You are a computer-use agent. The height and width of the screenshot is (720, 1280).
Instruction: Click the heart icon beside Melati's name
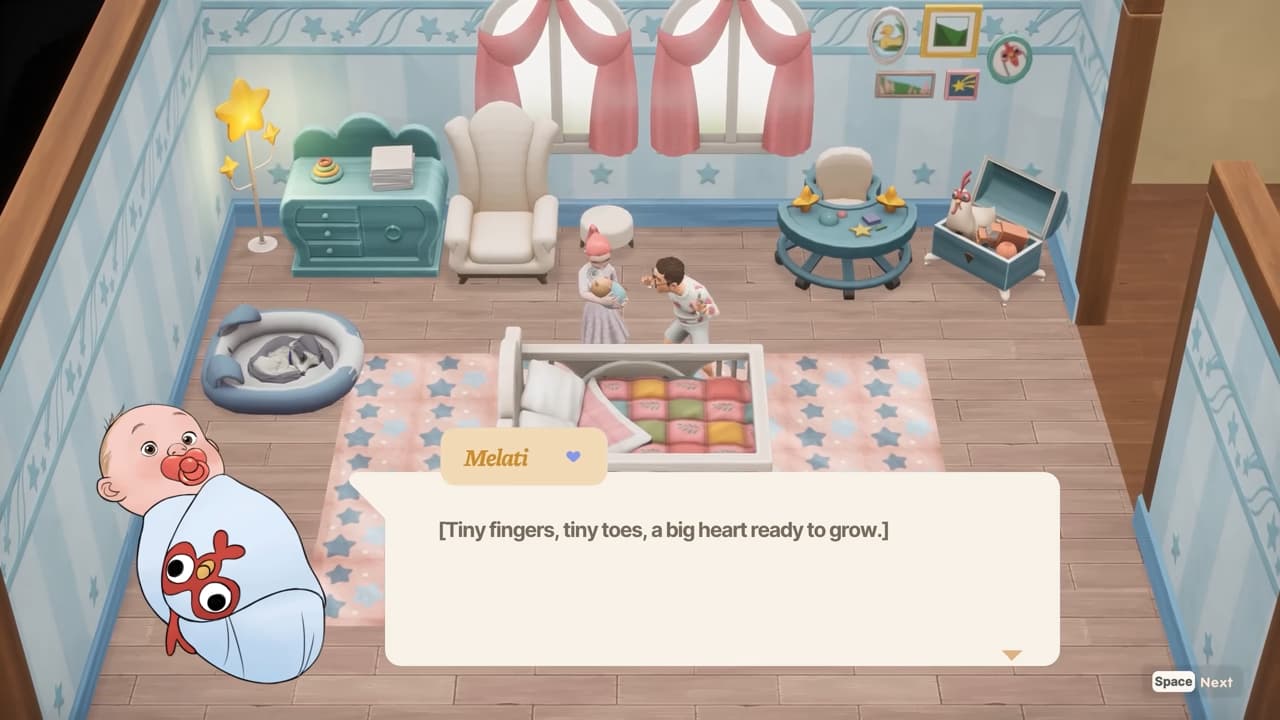(571, 458)
